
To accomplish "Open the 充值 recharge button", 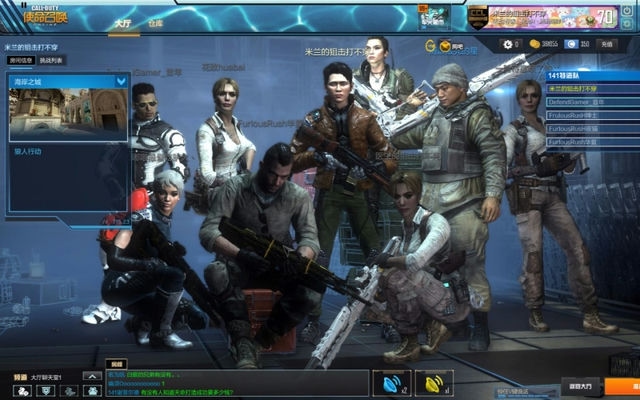I will coord(606,44).
